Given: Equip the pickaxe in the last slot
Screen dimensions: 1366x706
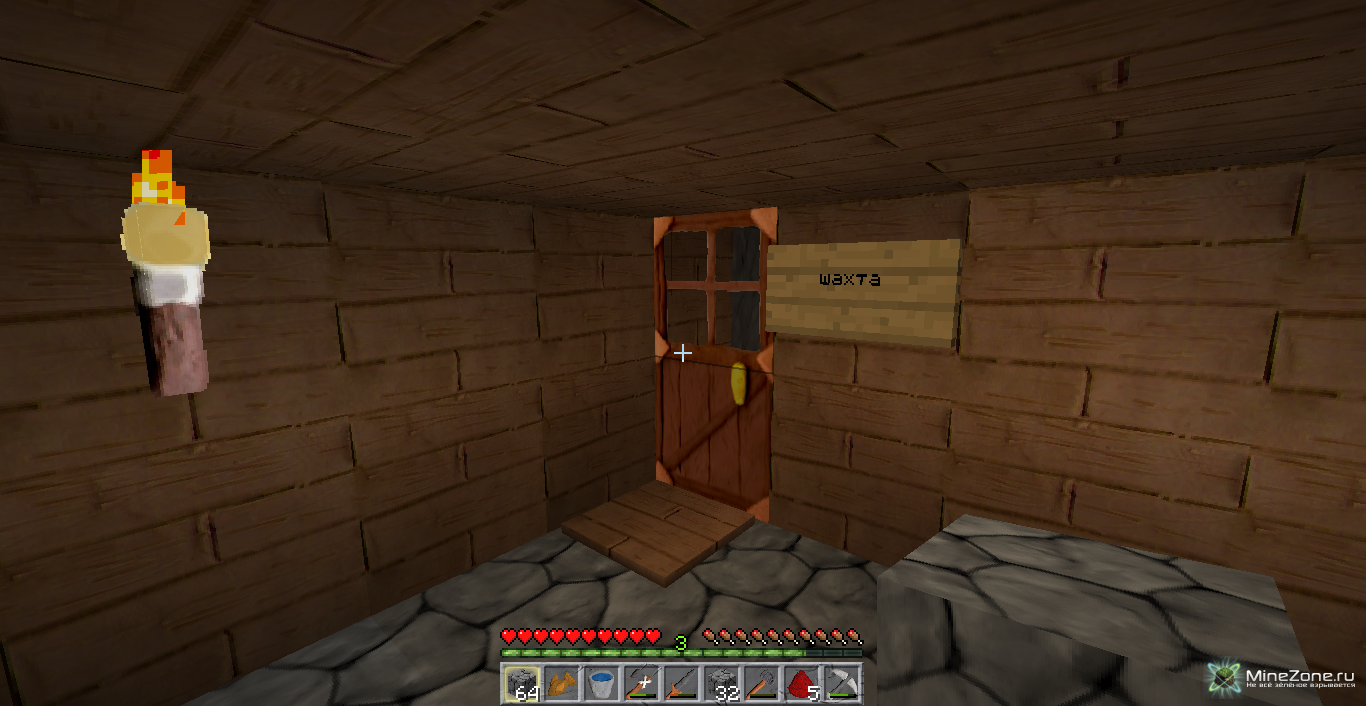Looking at the screenshot, I should tap(841, 684).
